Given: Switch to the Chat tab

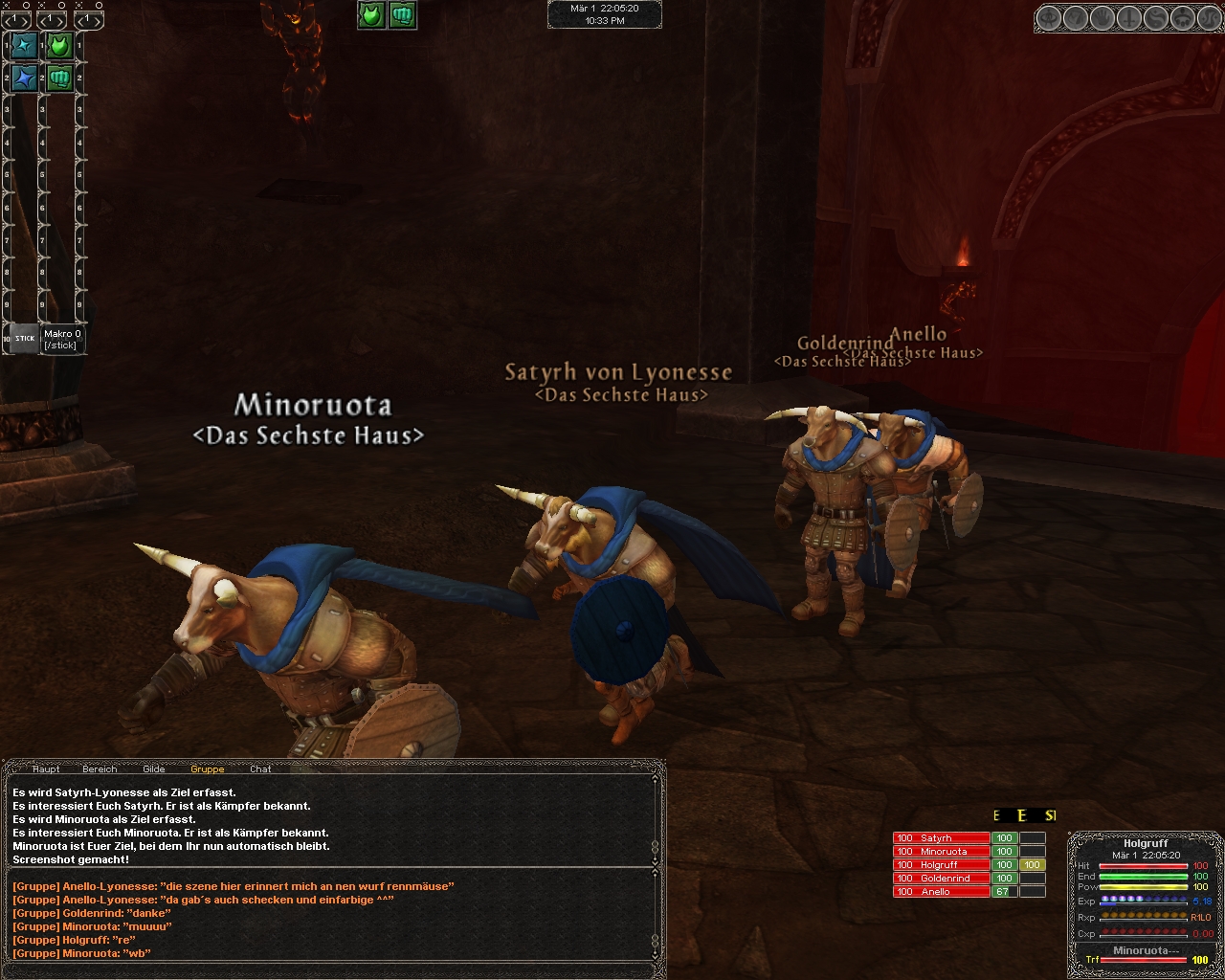Looking at the screenshot, I should (x=260, y=768).
